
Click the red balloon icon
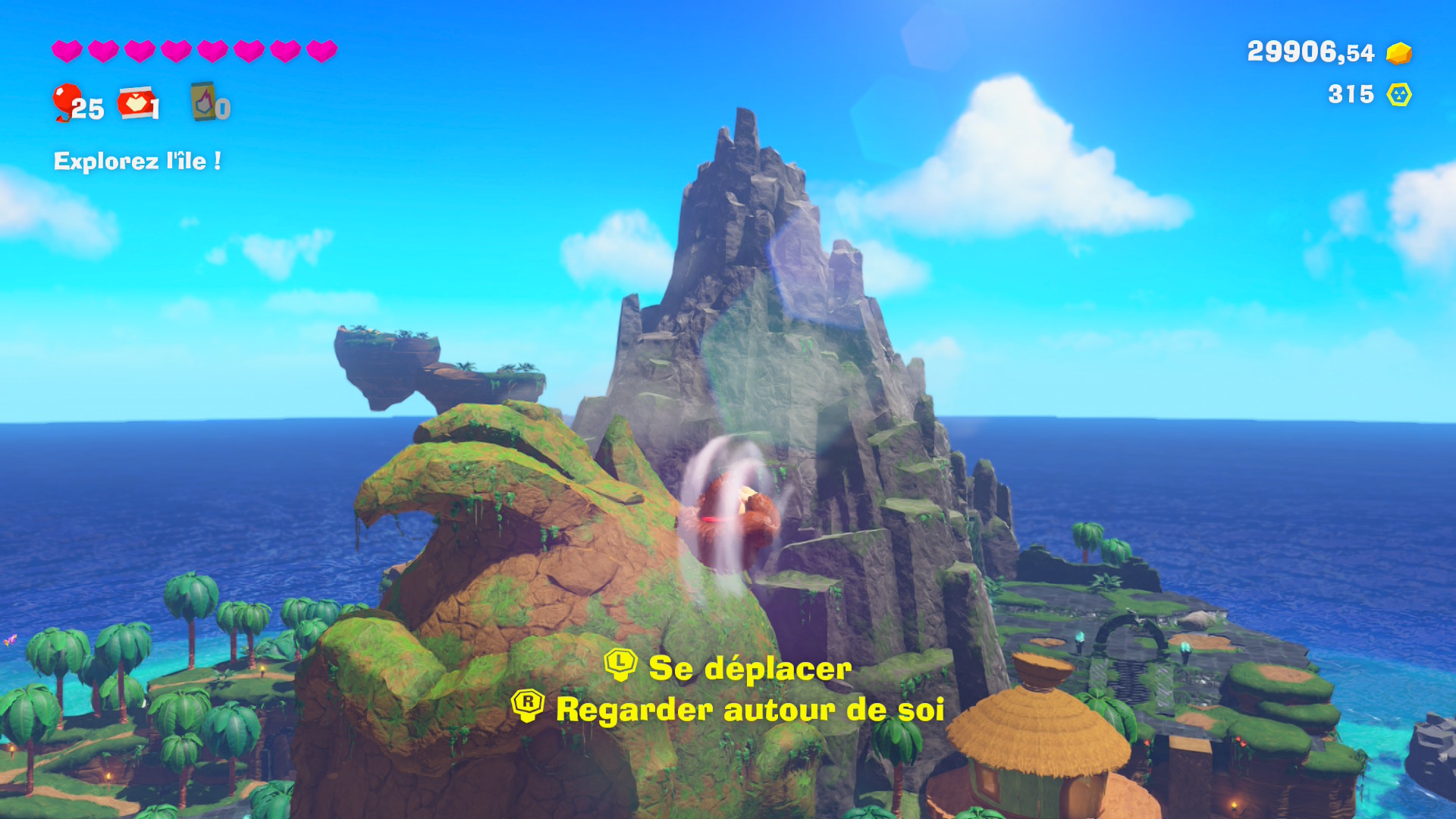[67, 101]
